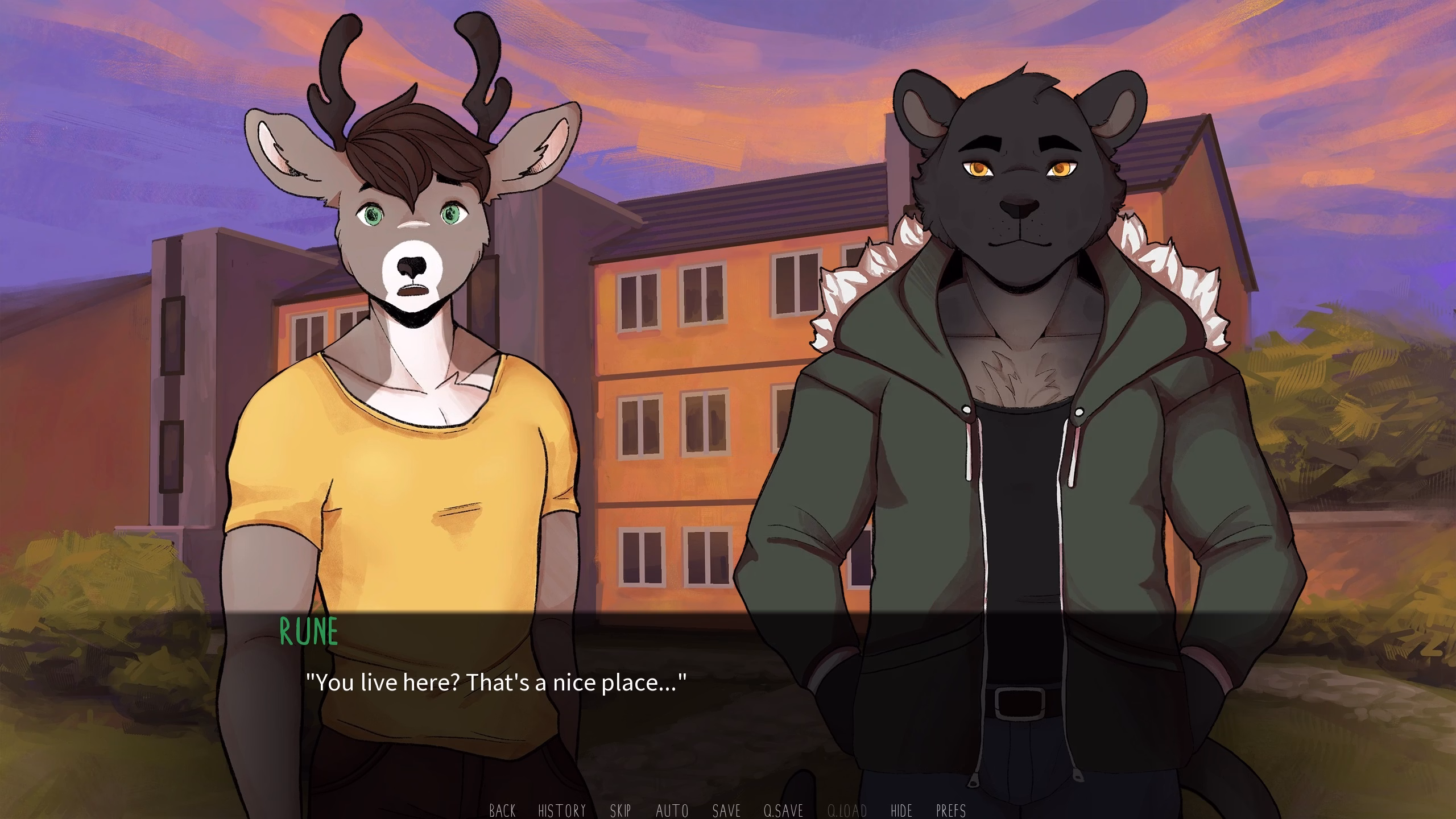Perform a Q.SAVE quick save
This screenshot has height=819, width=1456.
(x=784, y=812)
